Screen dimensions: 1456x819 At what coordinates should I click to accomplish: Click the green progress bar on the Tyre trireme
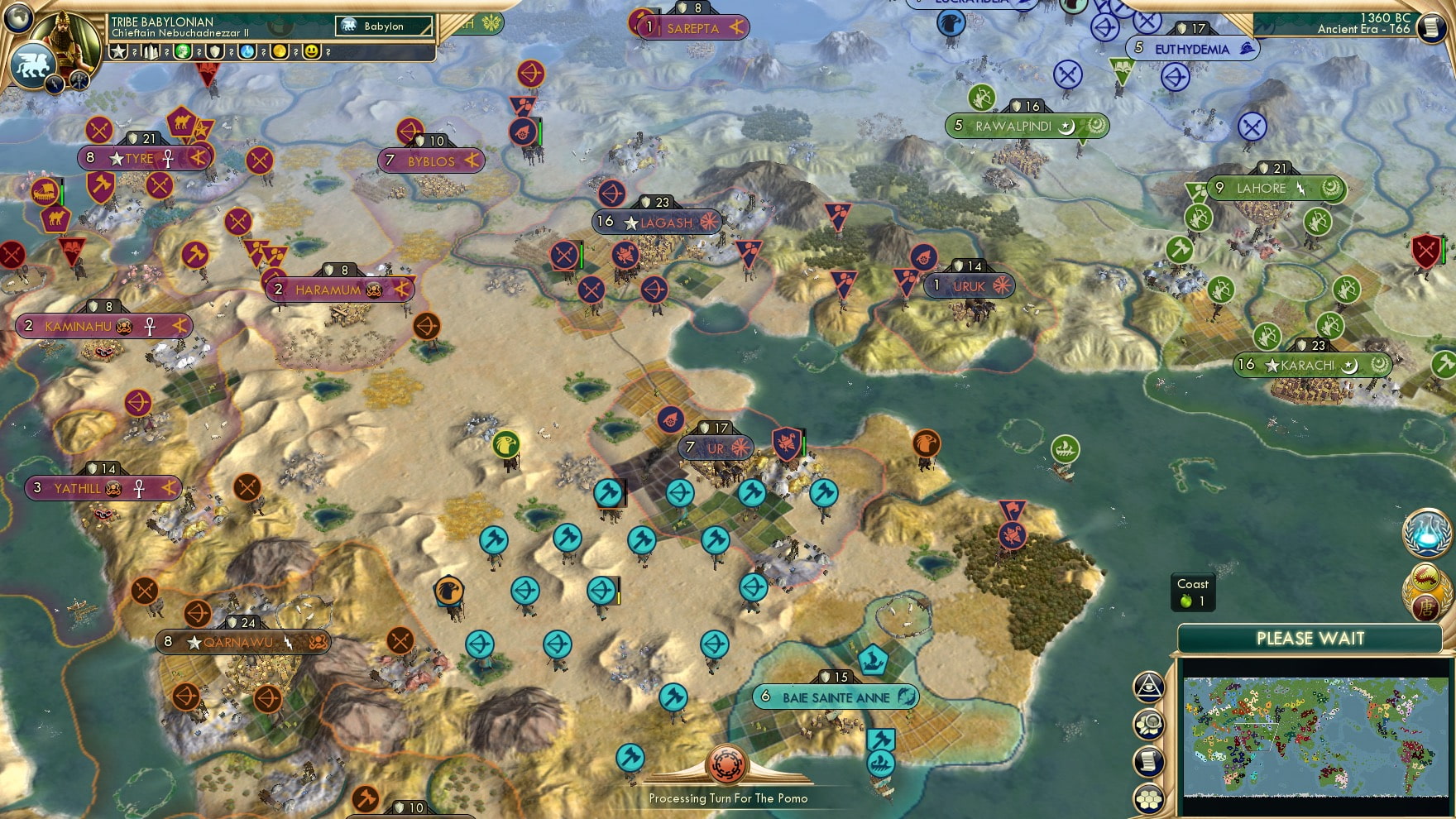[62, 192]
